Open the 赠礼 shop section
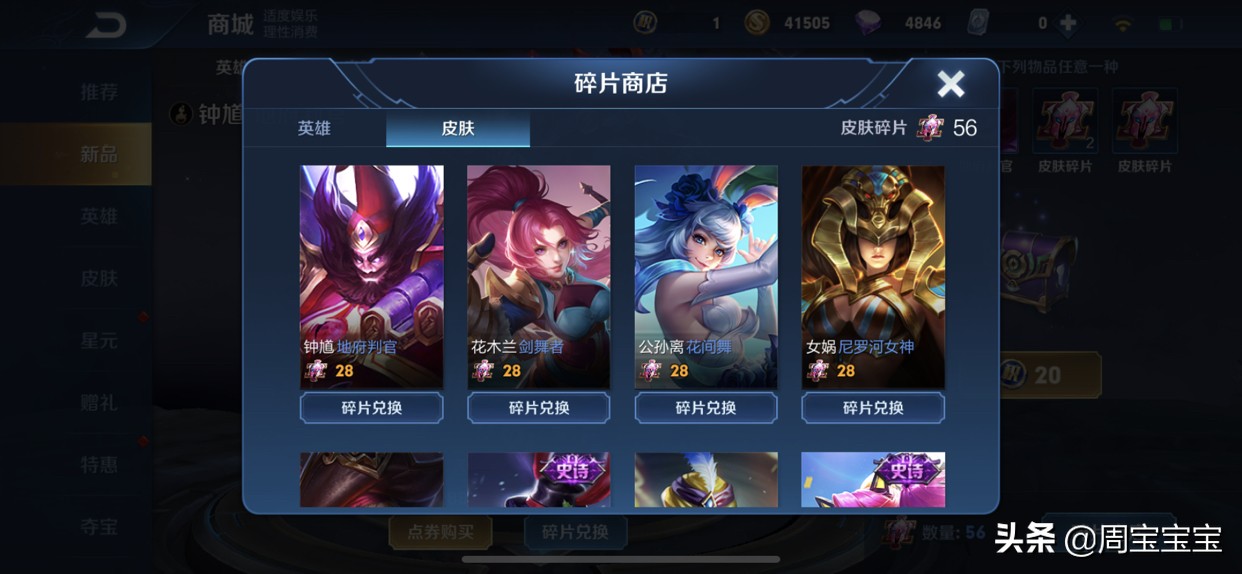This screenshot has width=1242, height=574. 99,402
